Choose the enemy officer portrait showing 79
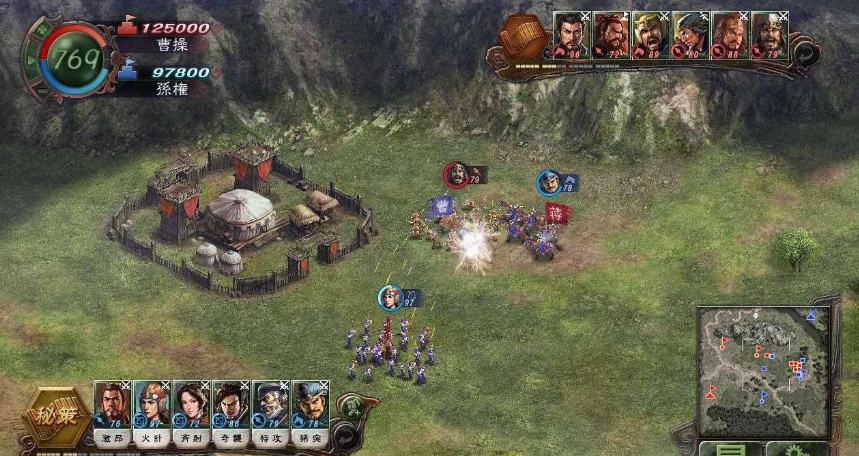This screenshot has height=456, width=859. click(769, 35)
